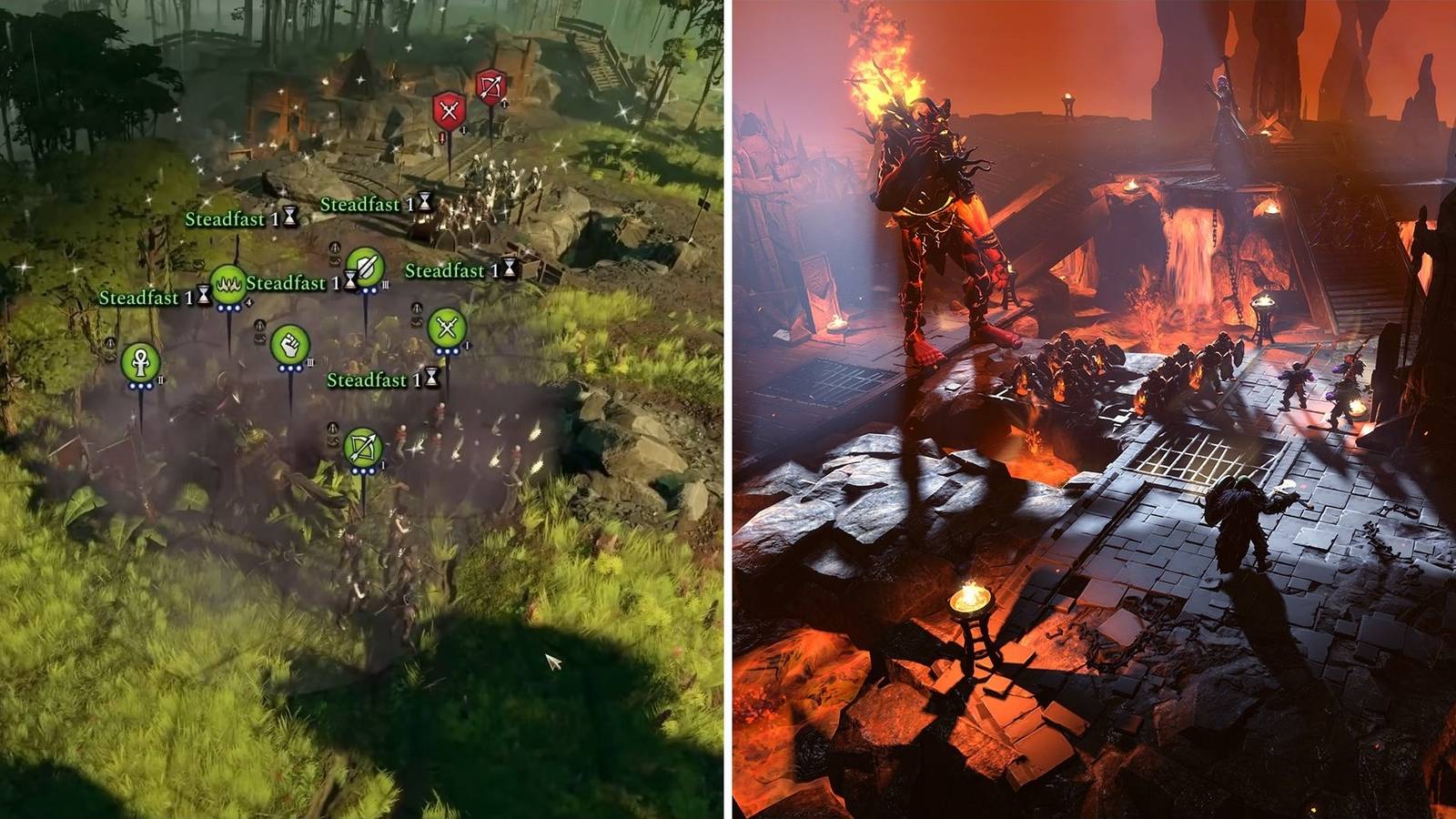The width and height of the screenshot is (1456, 819).
Task: Select the green crossed-swords unit banner
Action: [x=445, y=328]
